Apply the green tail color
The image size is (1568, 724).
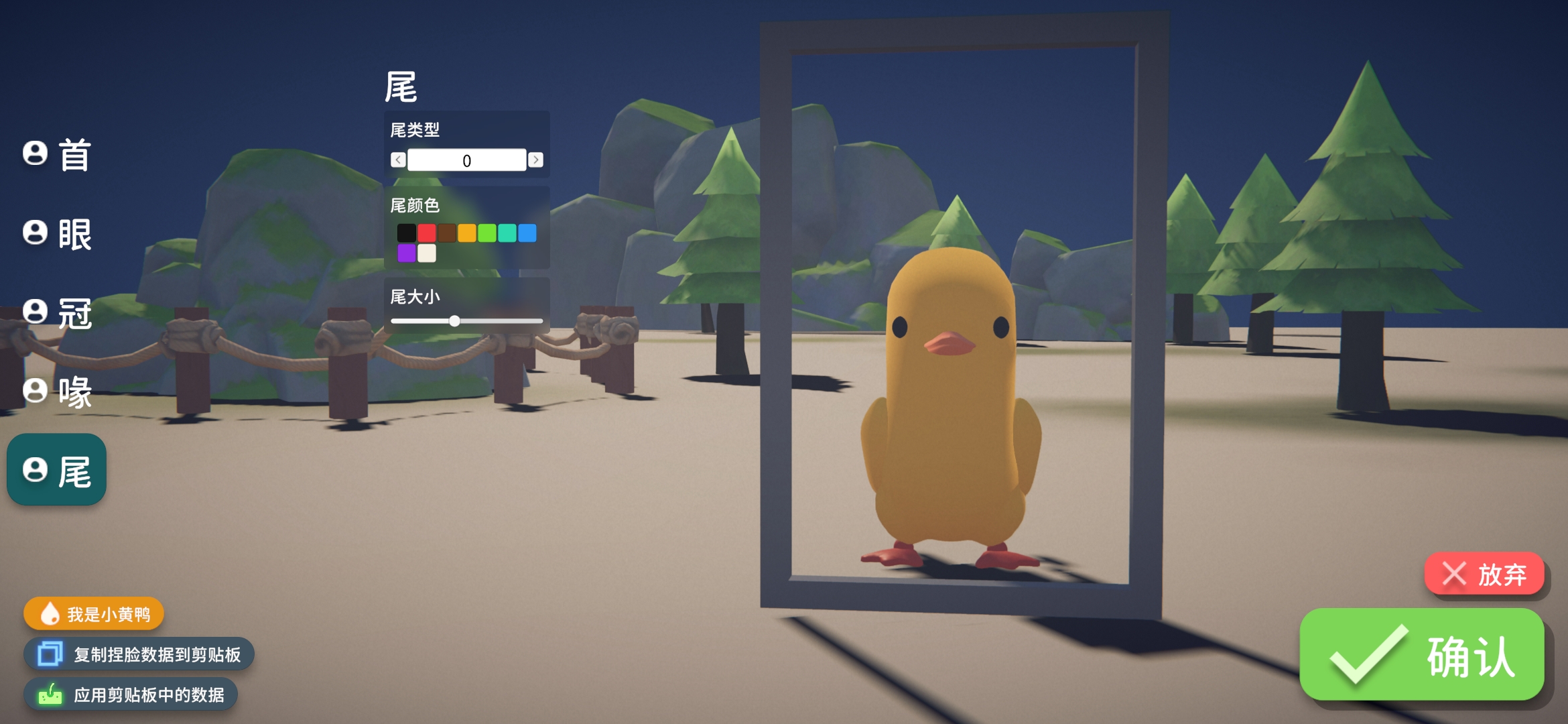pyautogui.click(x=487, y=233)
